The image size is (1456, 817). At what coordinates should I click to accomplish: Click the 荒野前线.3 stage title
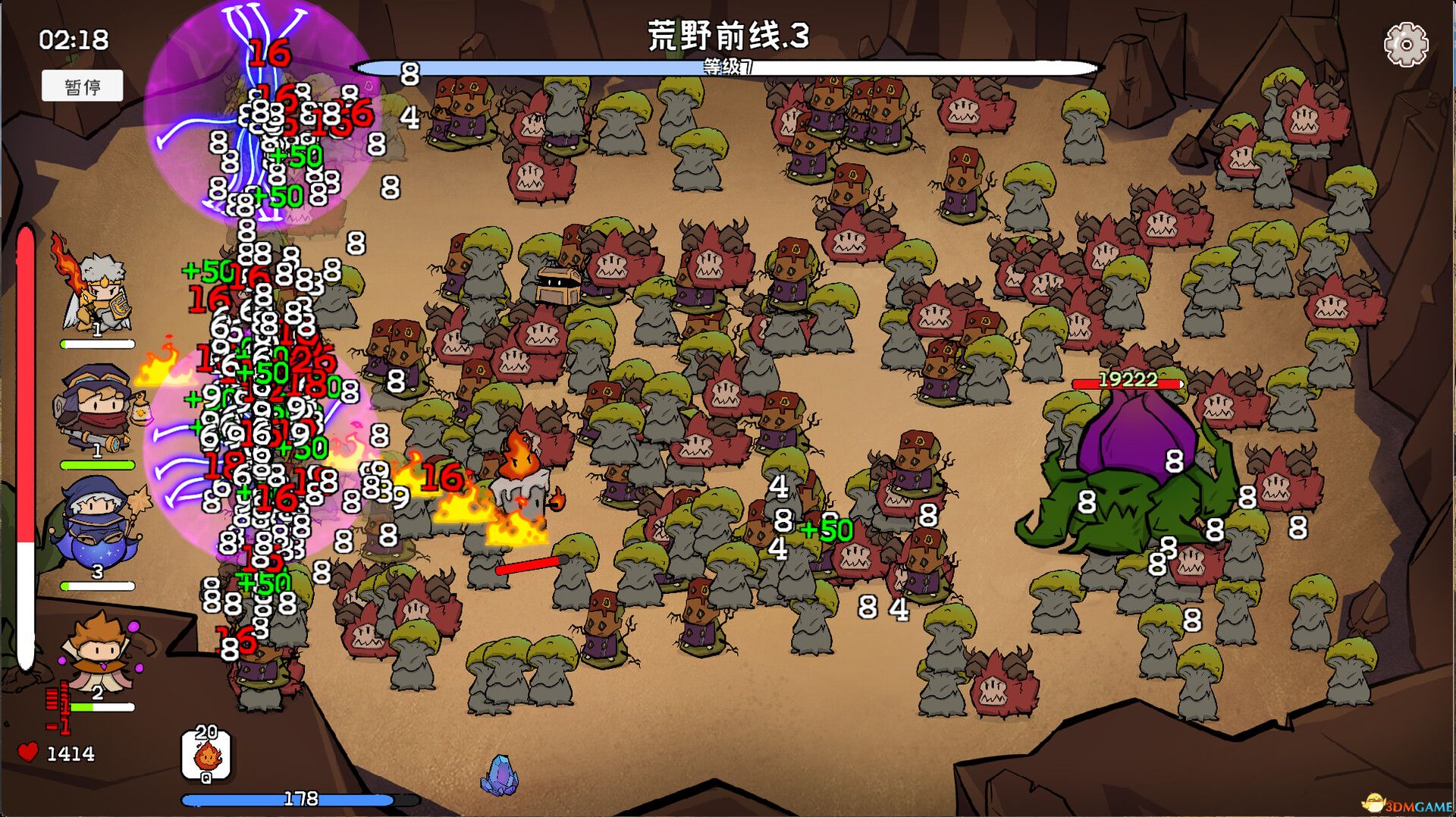[x=728, y=33]
